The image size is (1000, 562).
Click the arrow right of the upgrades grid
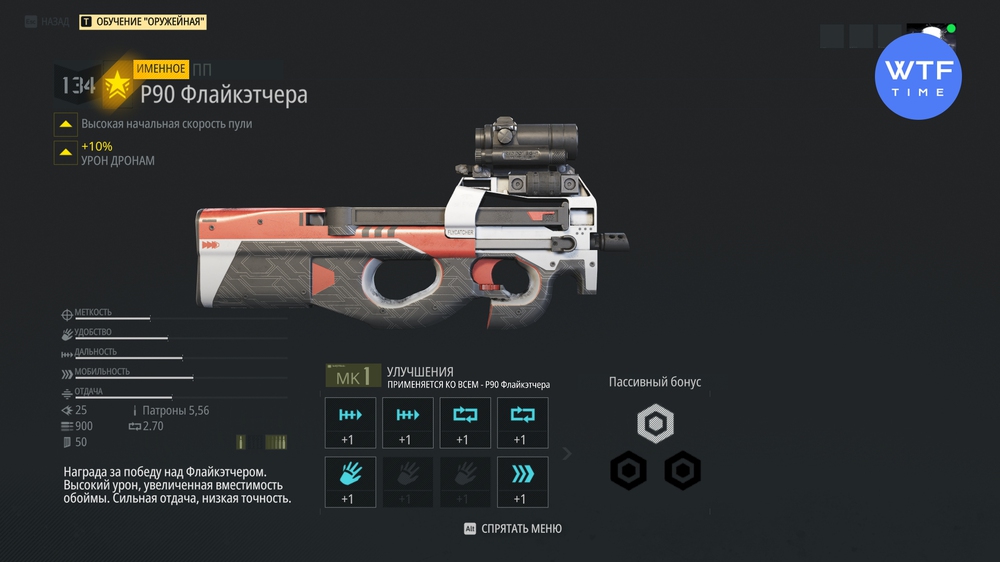pyautogui.click(x=567, y=454)
